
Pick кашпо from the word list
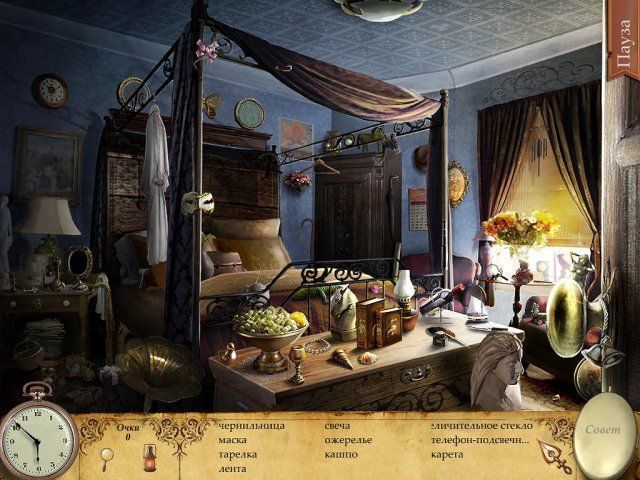pos(340,454)
